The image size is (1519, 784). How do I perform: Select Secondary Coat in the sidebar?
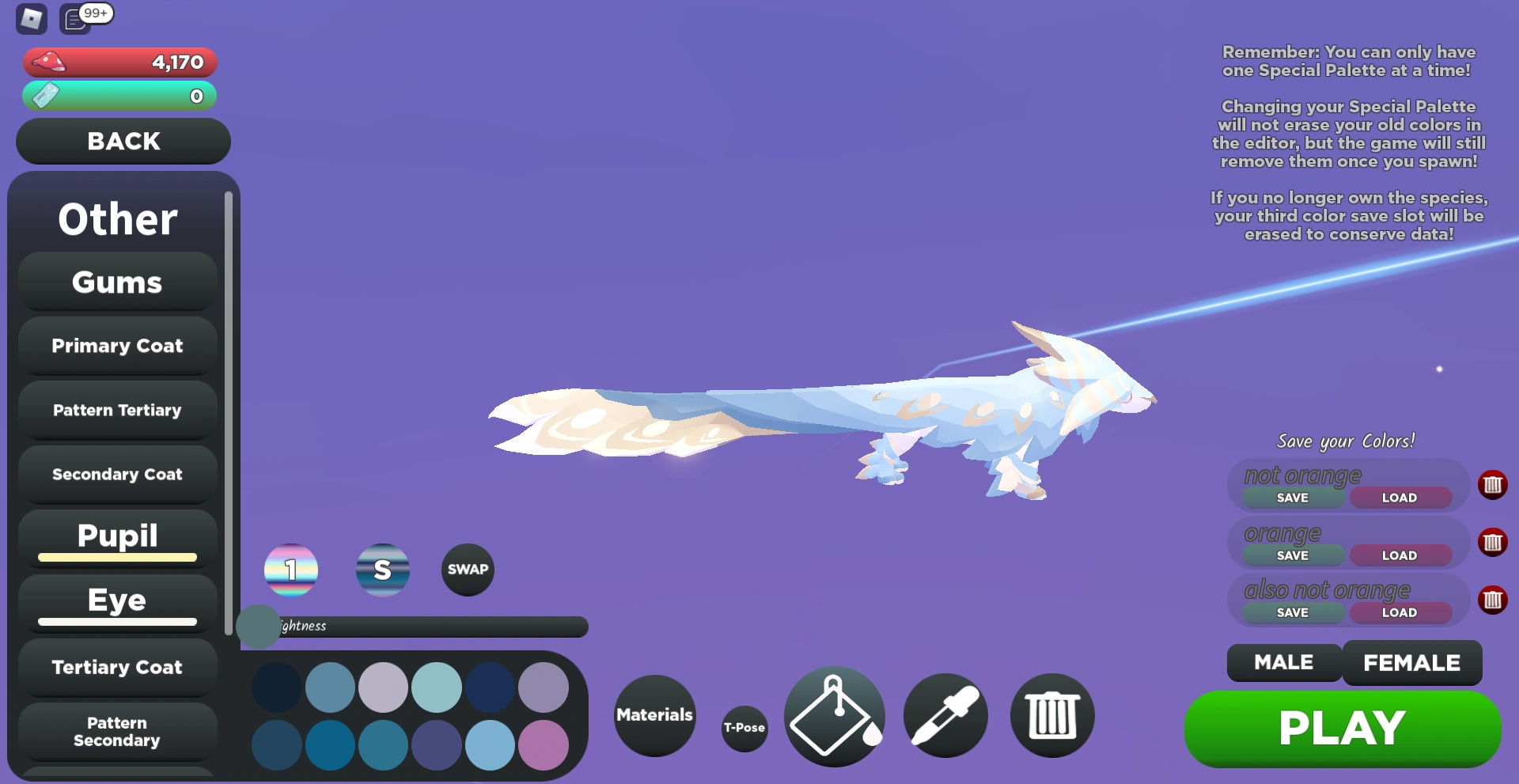(x=116, y=474)
